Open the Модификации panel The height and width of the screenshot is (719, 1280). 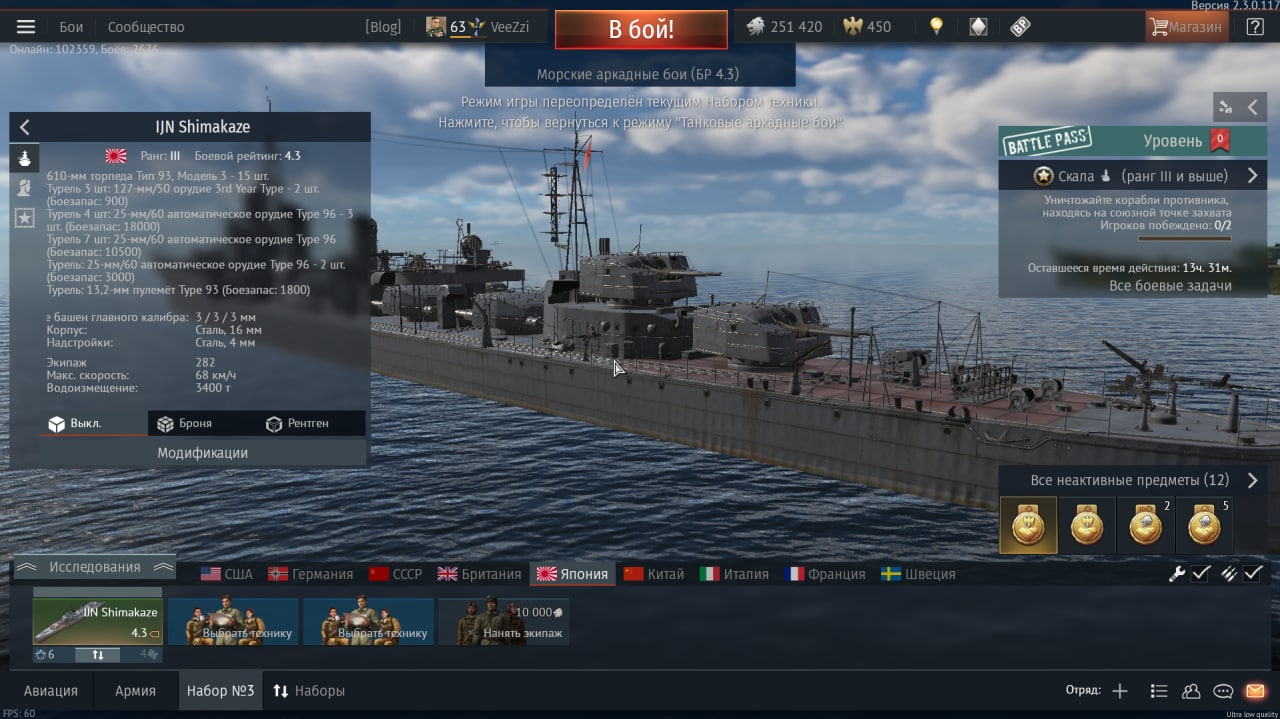(x=202, y=453)
